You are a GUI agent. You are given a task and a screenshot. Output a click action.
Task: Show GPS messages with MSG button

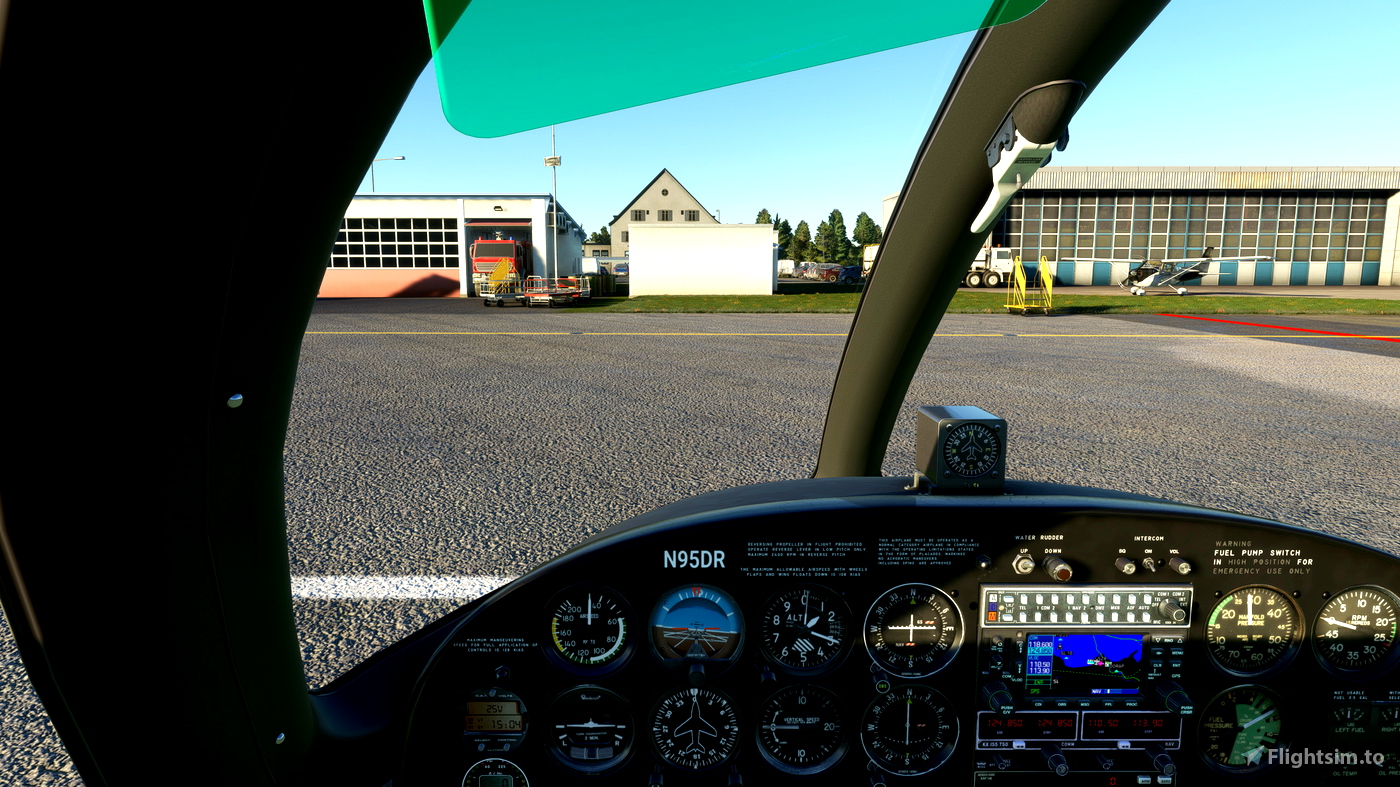1084,704
